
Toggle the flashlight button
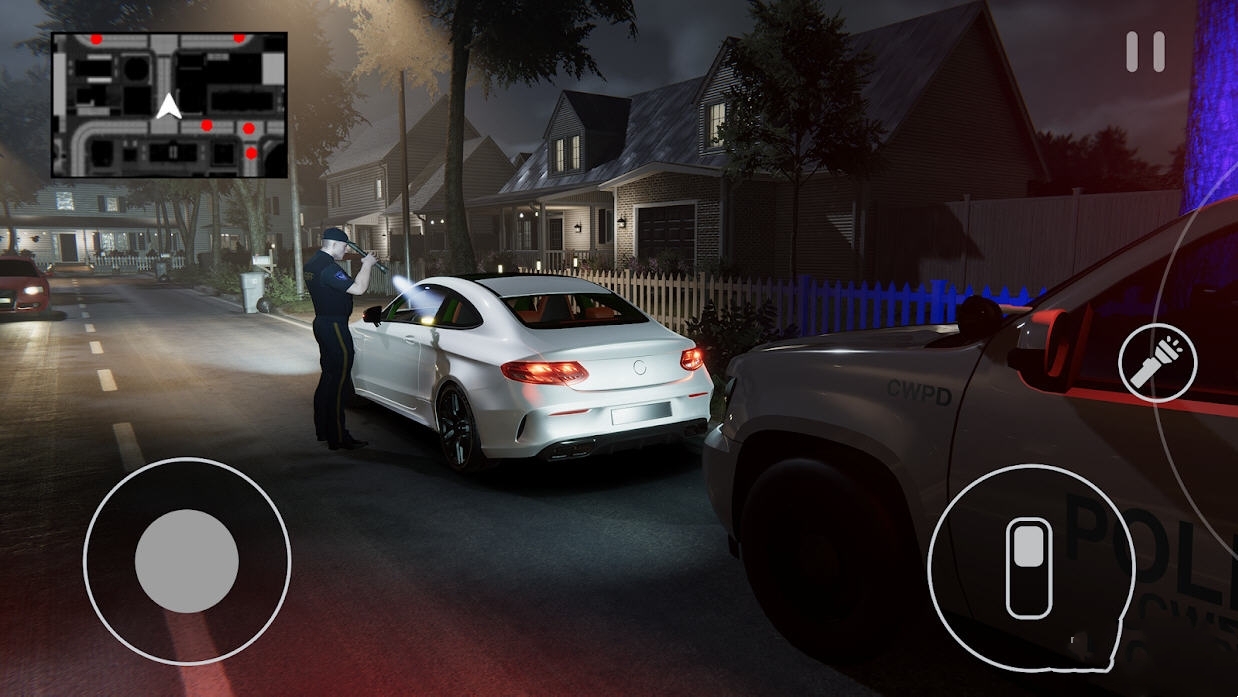pyautogui.click(x=1157, y=363)
